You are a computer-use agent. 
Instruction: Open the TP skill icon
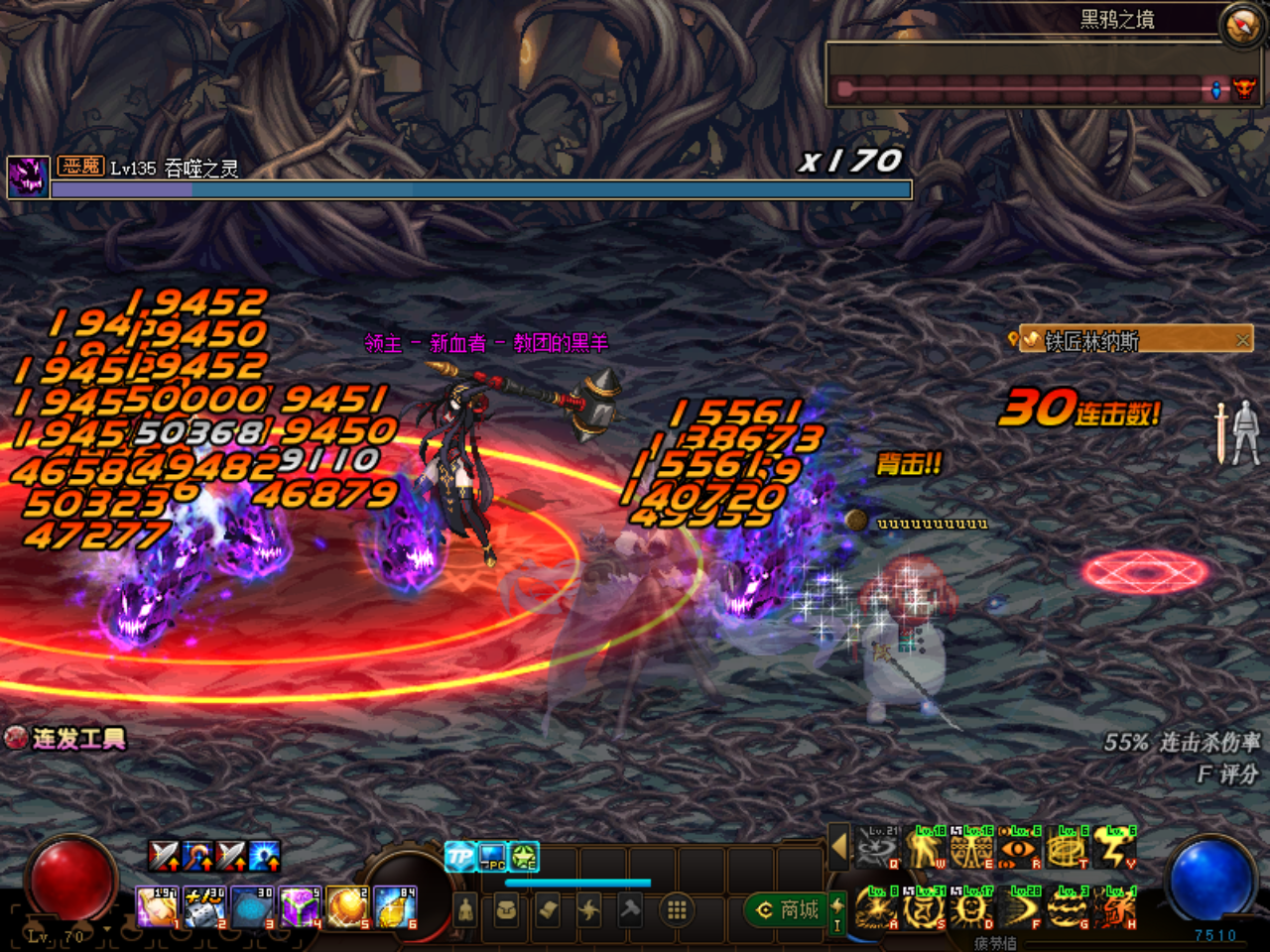[x=459, y=856]
